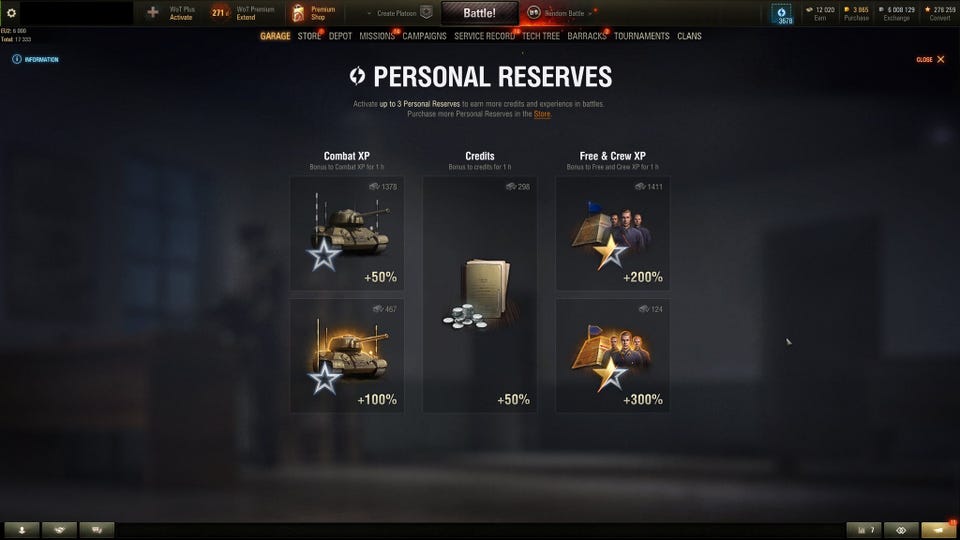
Task: Select the +50% Credits reserve card
Action: [479, 295]
